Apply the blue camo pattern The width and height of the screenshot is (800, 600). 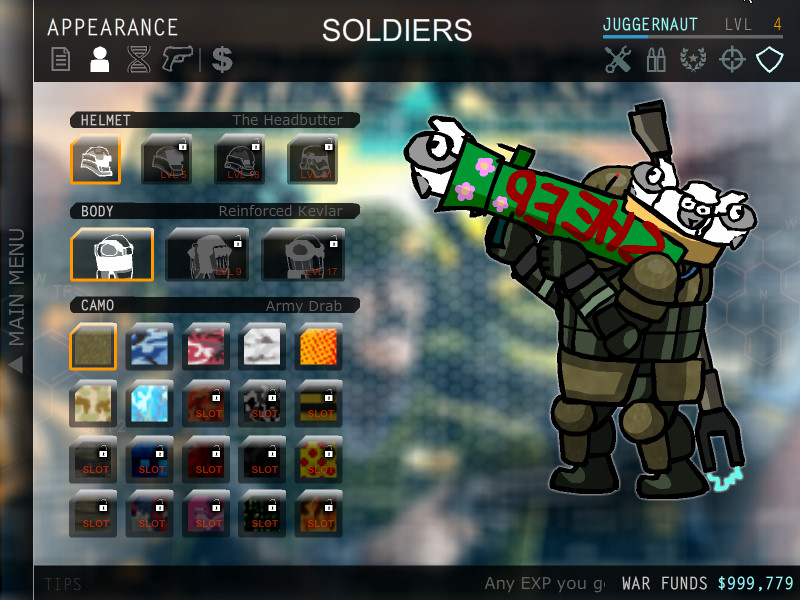point(150,346)
